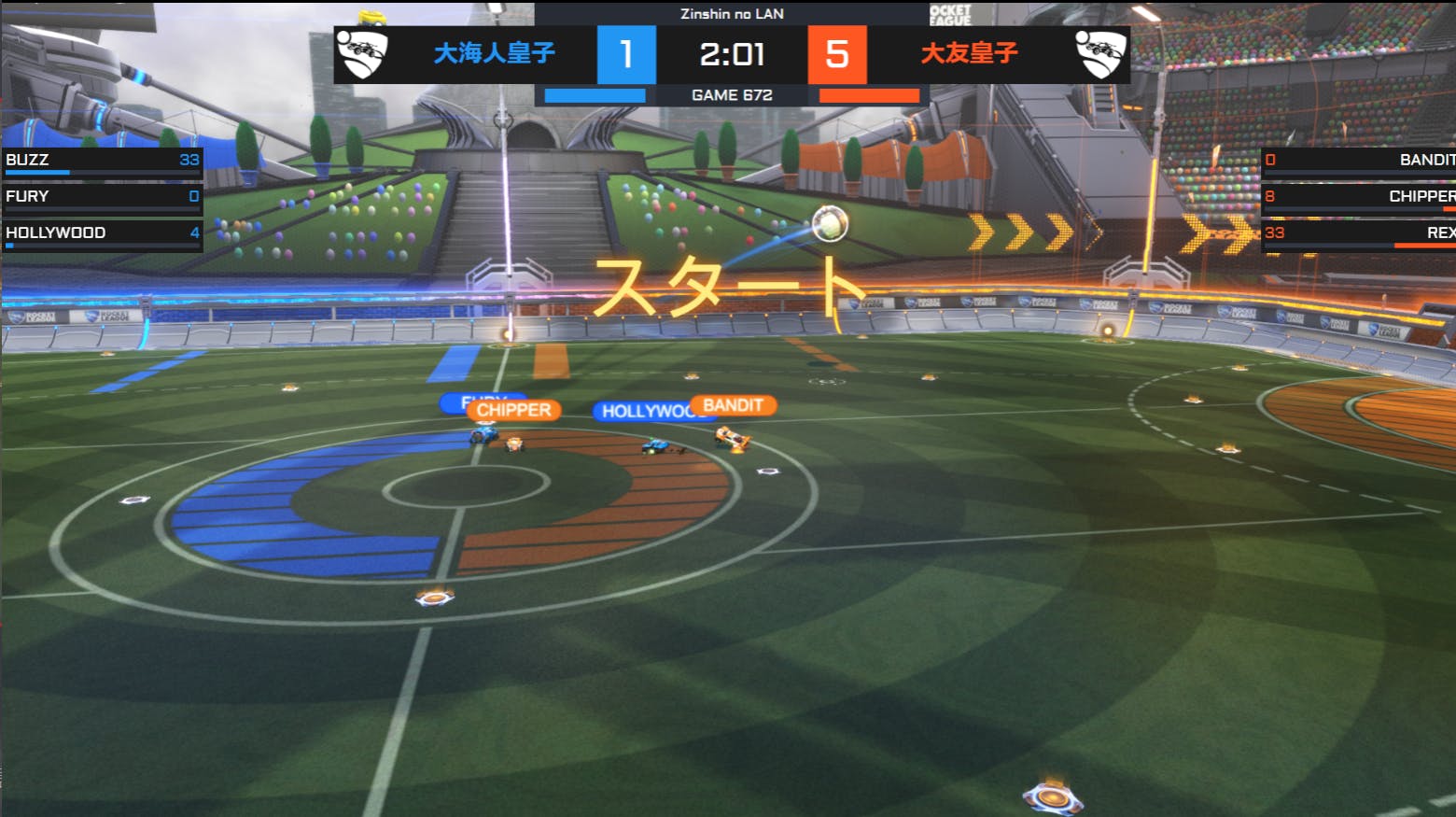Select FURY in the blue team list
1456x817 pixels.
pos(101,197)
